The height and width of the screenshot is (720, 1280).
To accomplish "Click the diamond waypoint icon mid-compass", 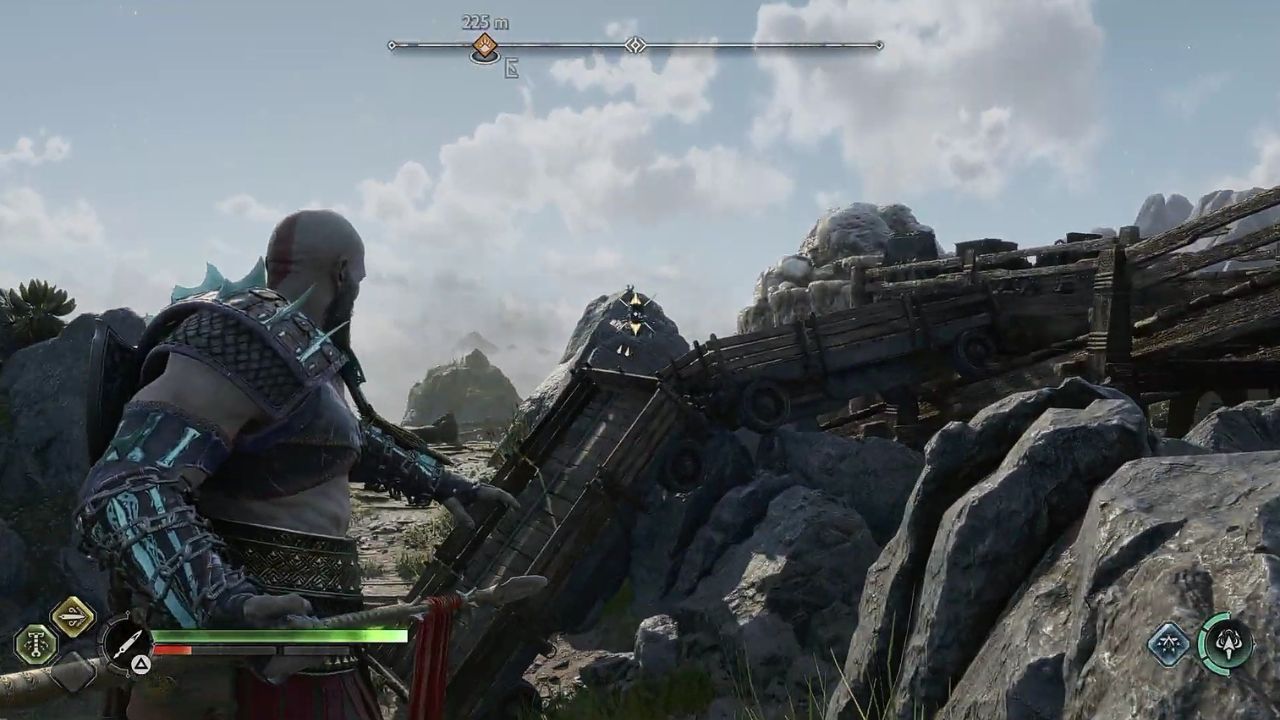I will (x=635, y=45).
